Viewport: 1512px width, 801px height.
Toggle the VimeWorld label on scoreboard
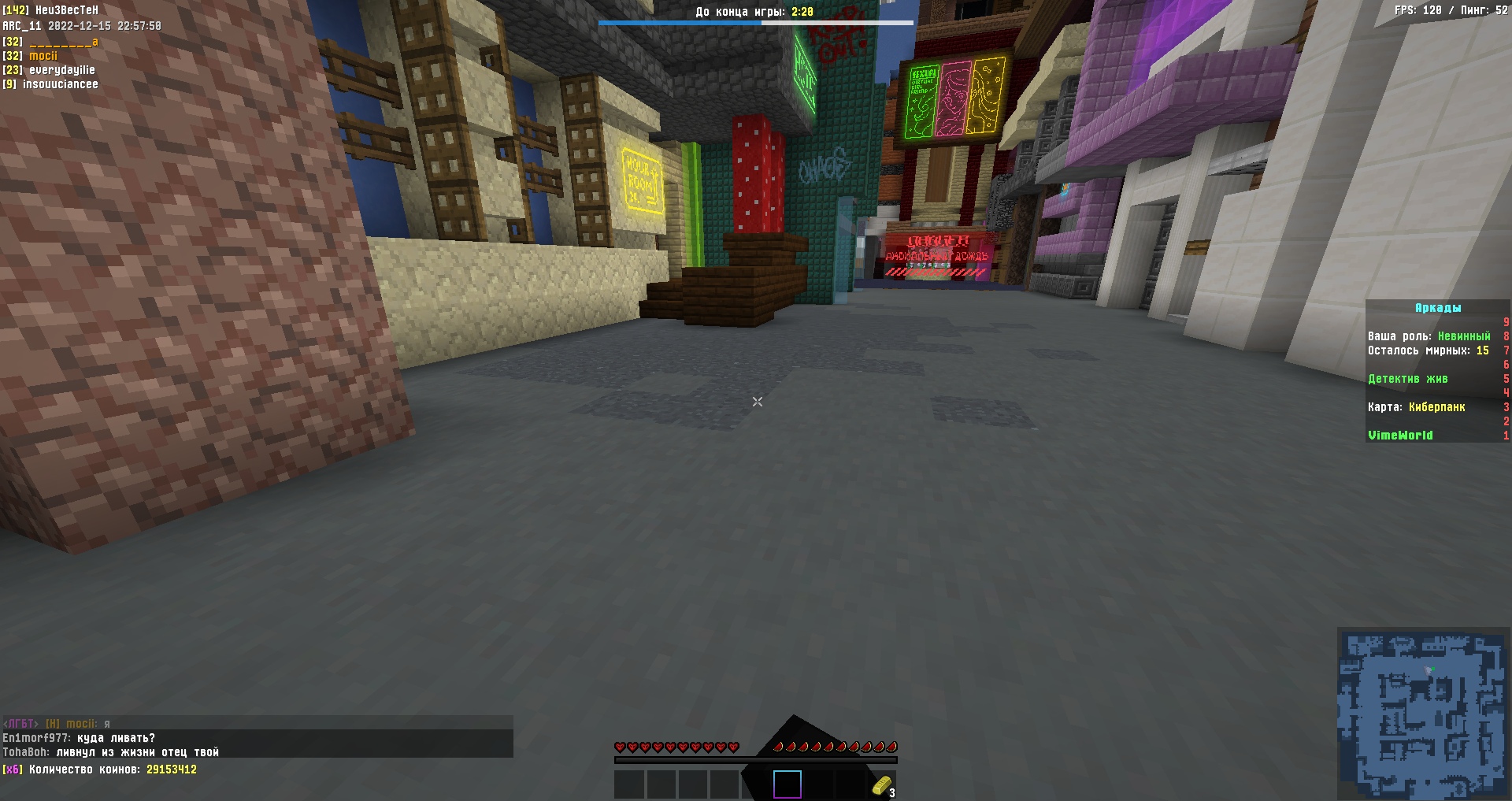coord(1401,435)
